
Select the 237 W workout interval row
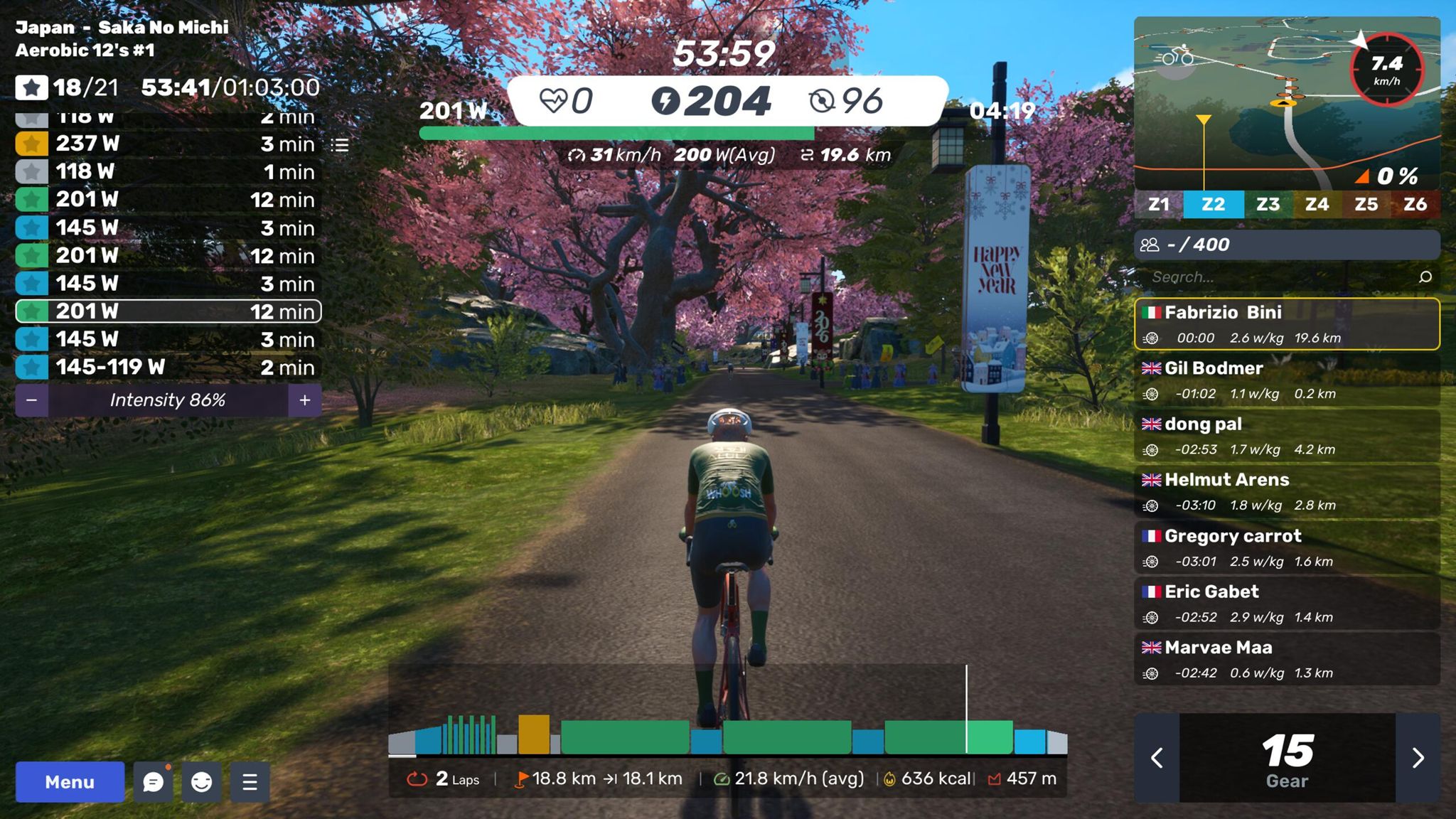(x=167, y=144)
